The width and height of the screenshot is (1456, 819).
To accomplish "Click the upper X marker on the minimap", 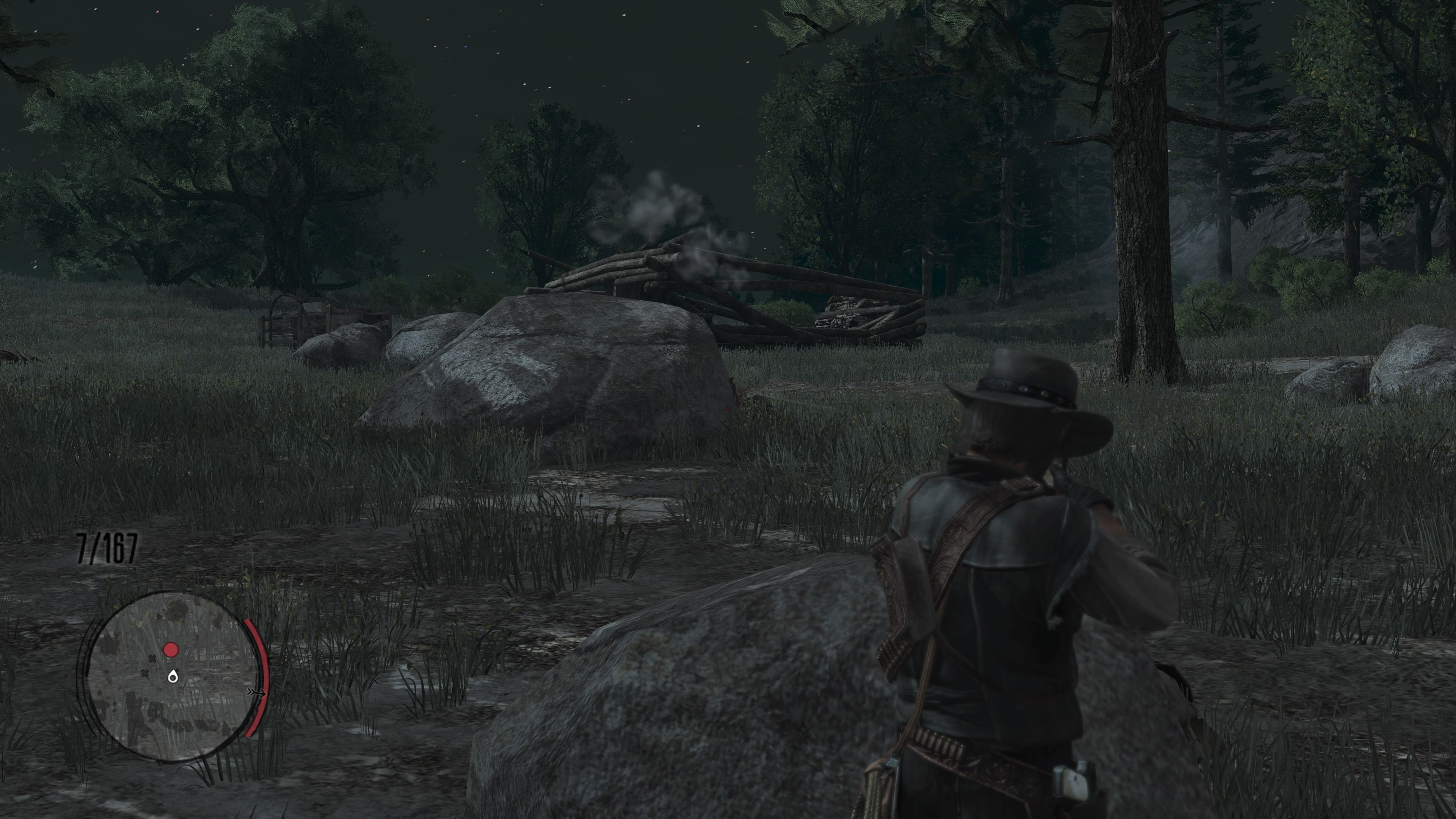I will [152, 659].
